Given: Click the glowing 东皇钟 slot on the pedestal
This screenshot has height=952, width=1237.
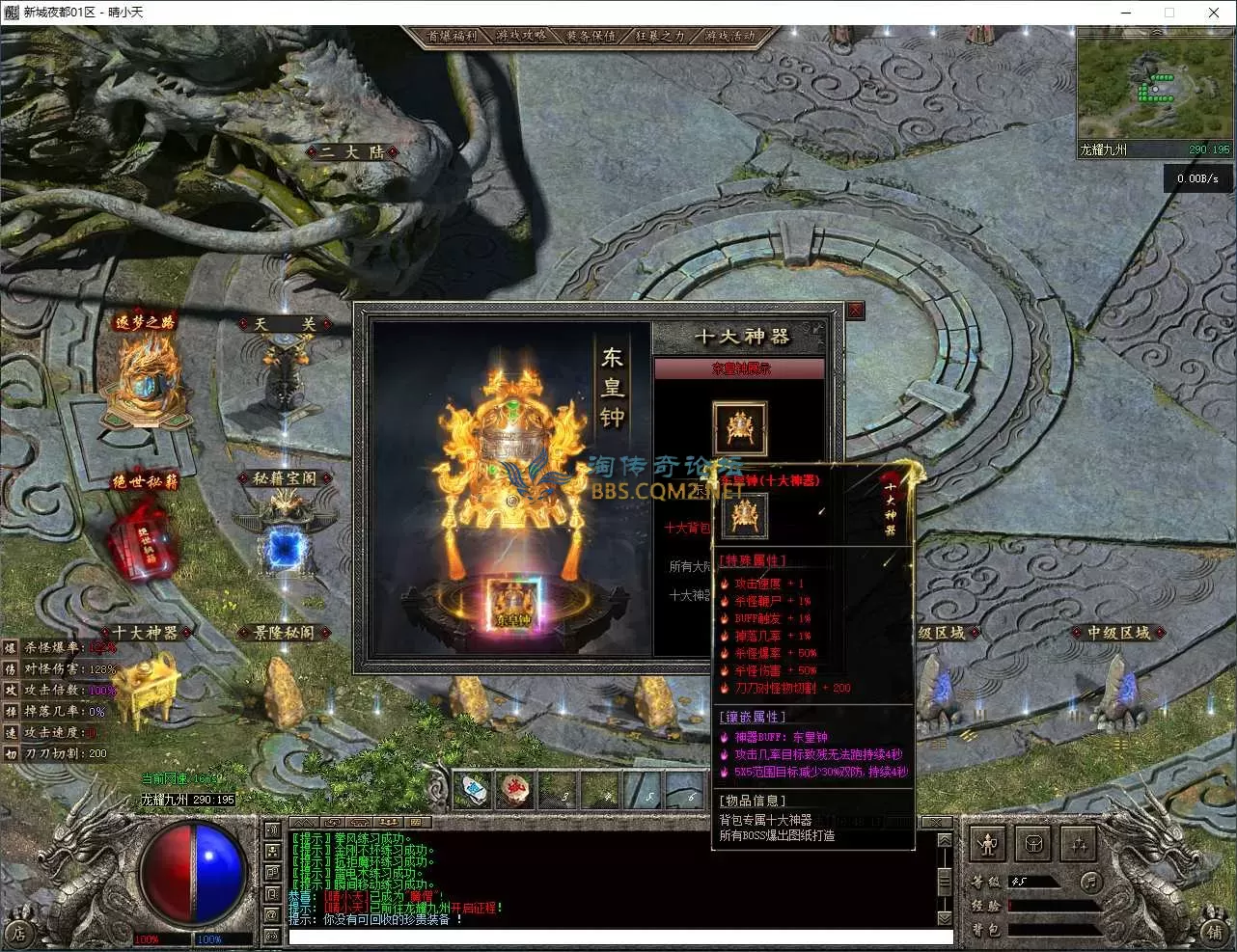Looking at the screenshot, I should coord(513,604).
